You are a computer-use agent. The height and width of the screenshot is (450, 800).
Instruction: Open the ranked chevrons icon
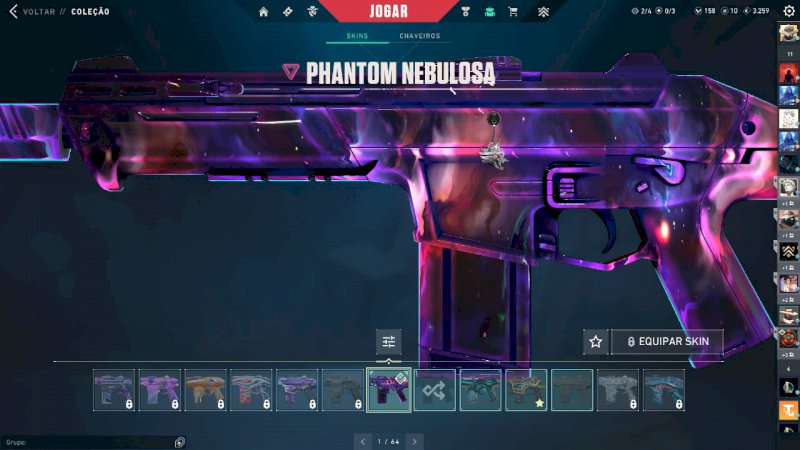(543, 12)
